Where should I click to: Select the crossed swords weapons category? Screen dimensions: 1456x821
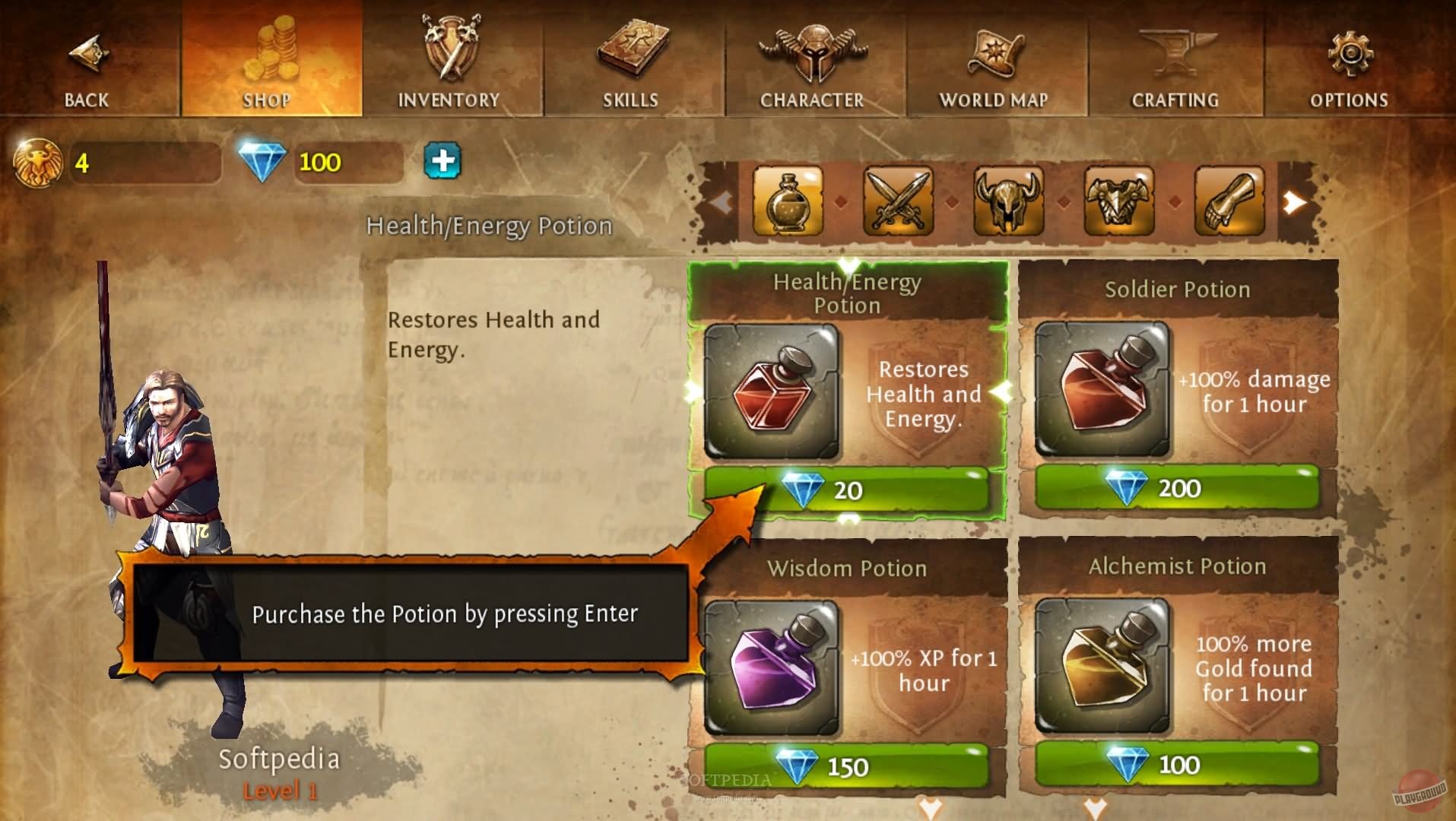(x=897, y=202)
